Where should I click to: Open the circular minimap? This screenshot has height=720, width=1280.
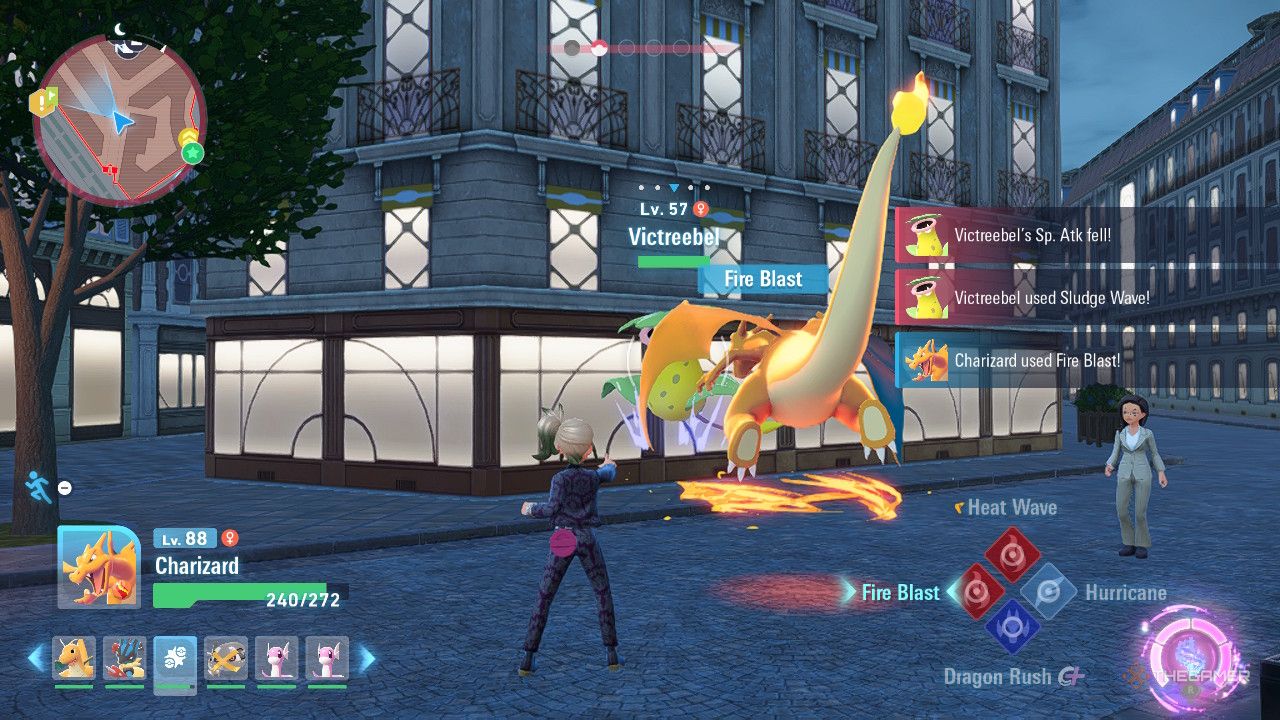(119, 118)
